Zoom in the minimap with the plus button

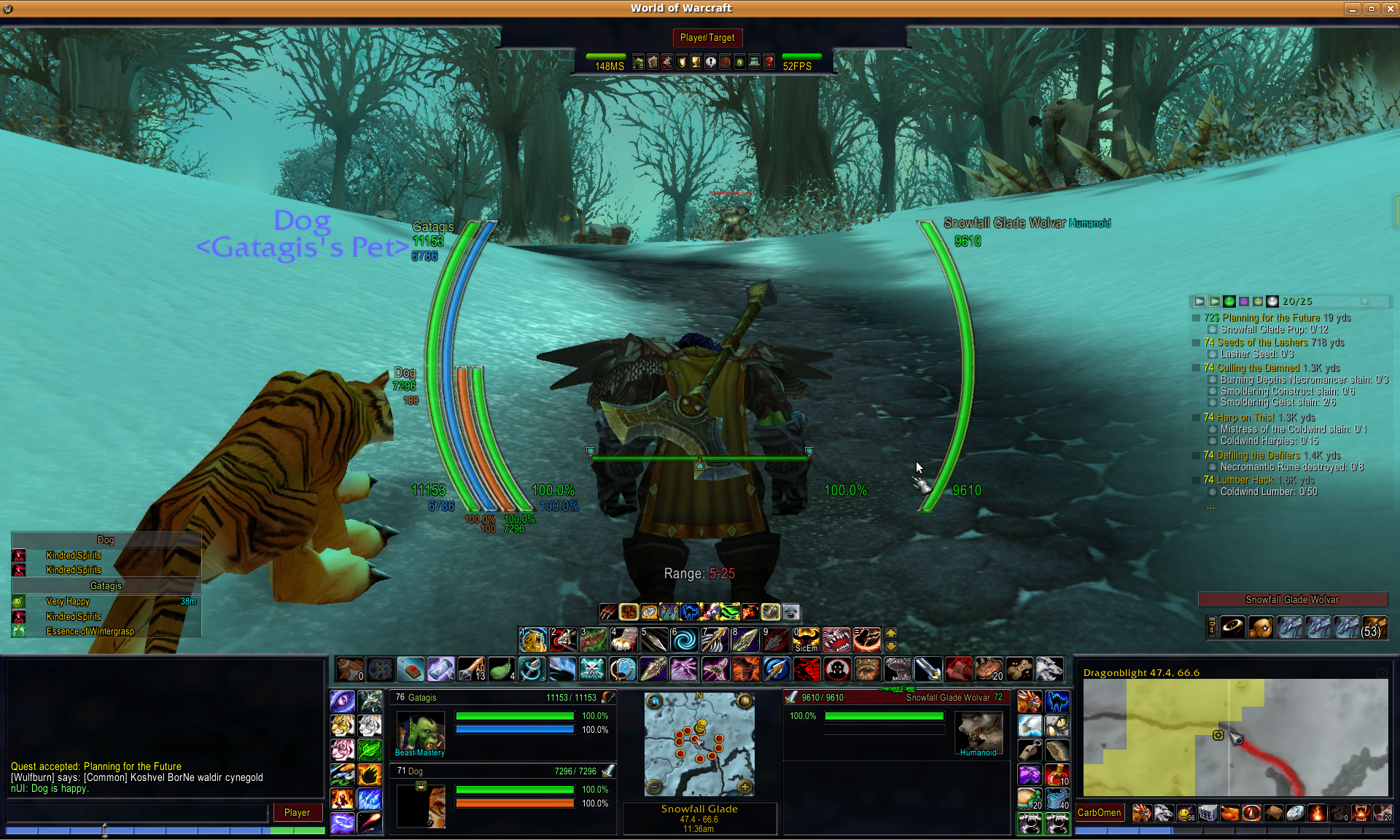(x=744, y=786)
